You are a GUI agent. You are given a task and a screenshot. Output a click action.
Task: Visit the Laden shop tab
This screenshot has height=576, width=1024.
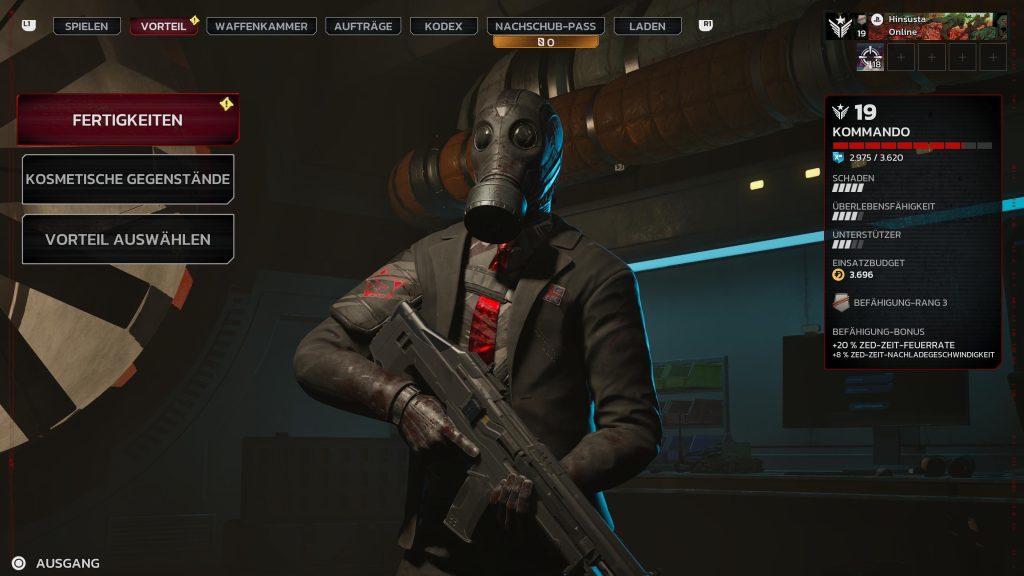pyautogui.click(x=648, y=26)
